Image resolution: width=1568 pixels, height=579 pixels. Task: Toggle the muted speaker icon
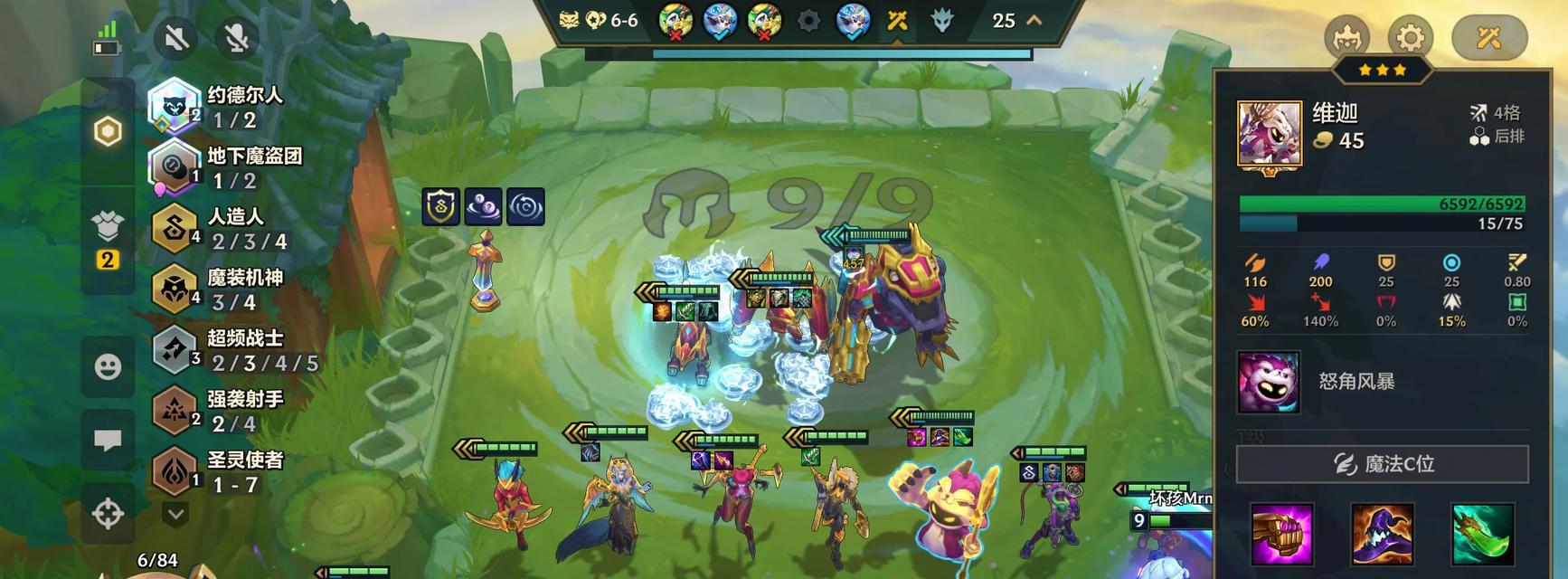pos(177,37)
